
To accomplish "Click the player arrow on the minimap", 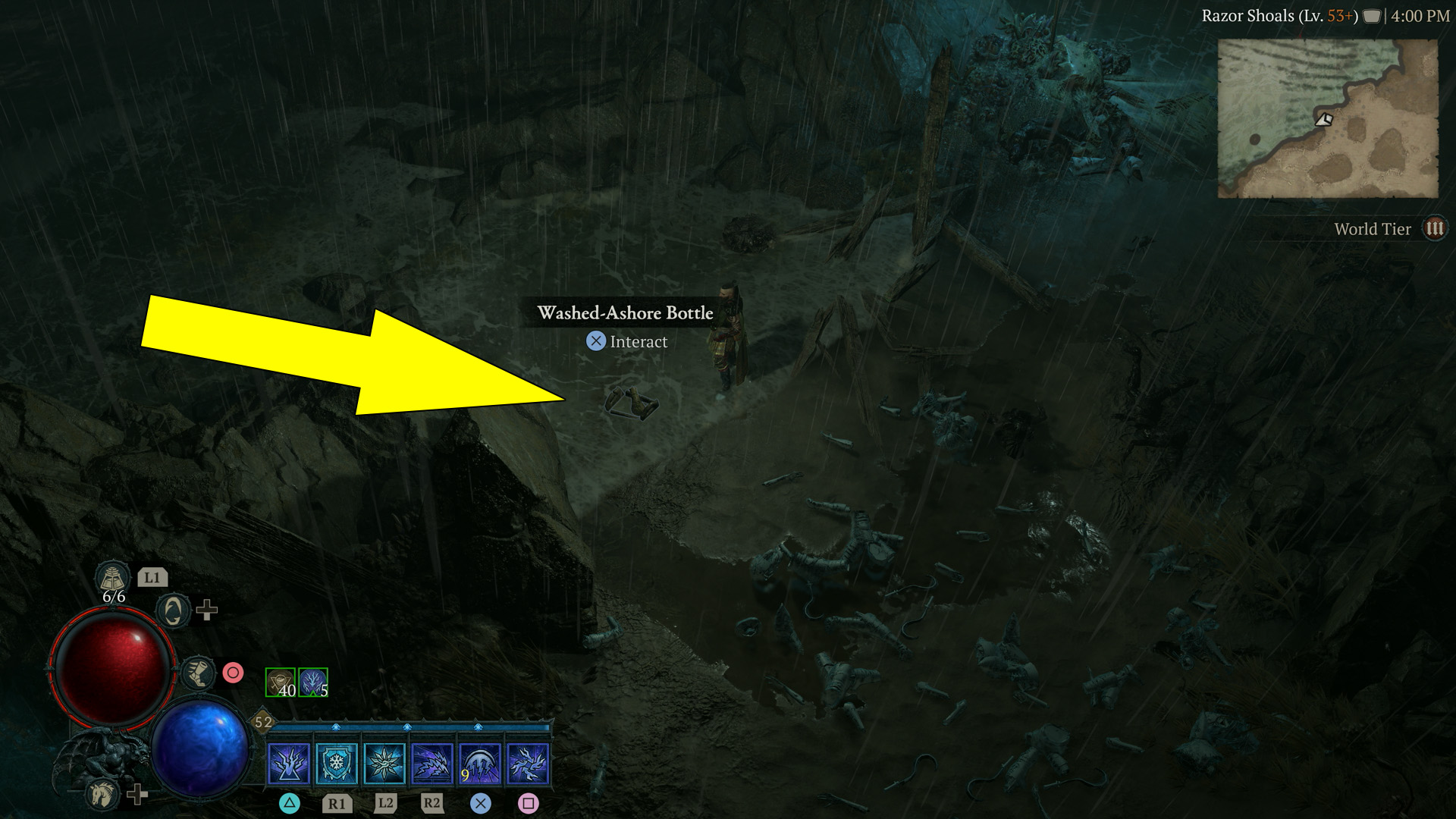I will coord(1323,120).
